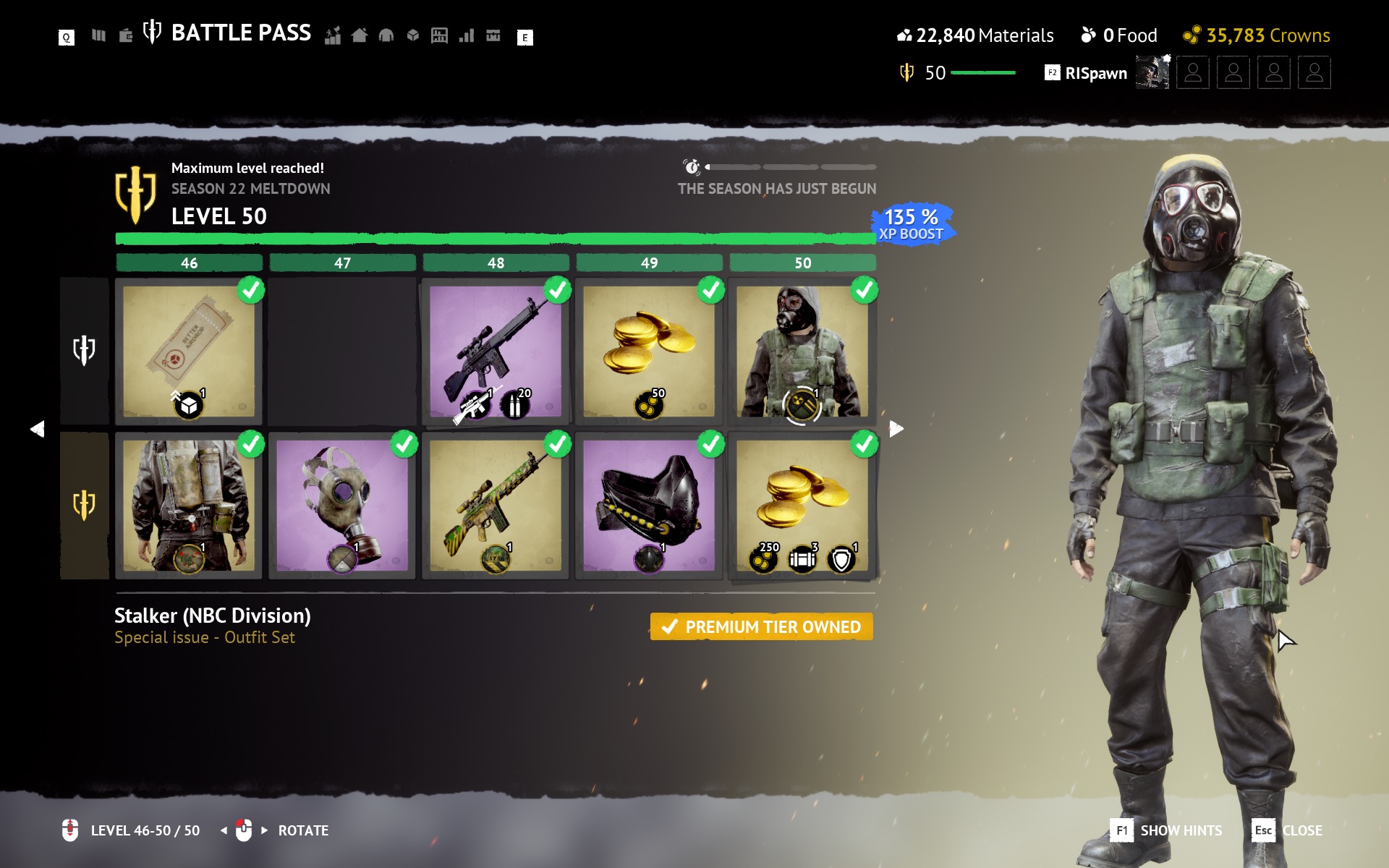Viewport: 1389px width, 868px height.
Task: Select the premium camo rifle skin reward
Action: tap(496, 505)
